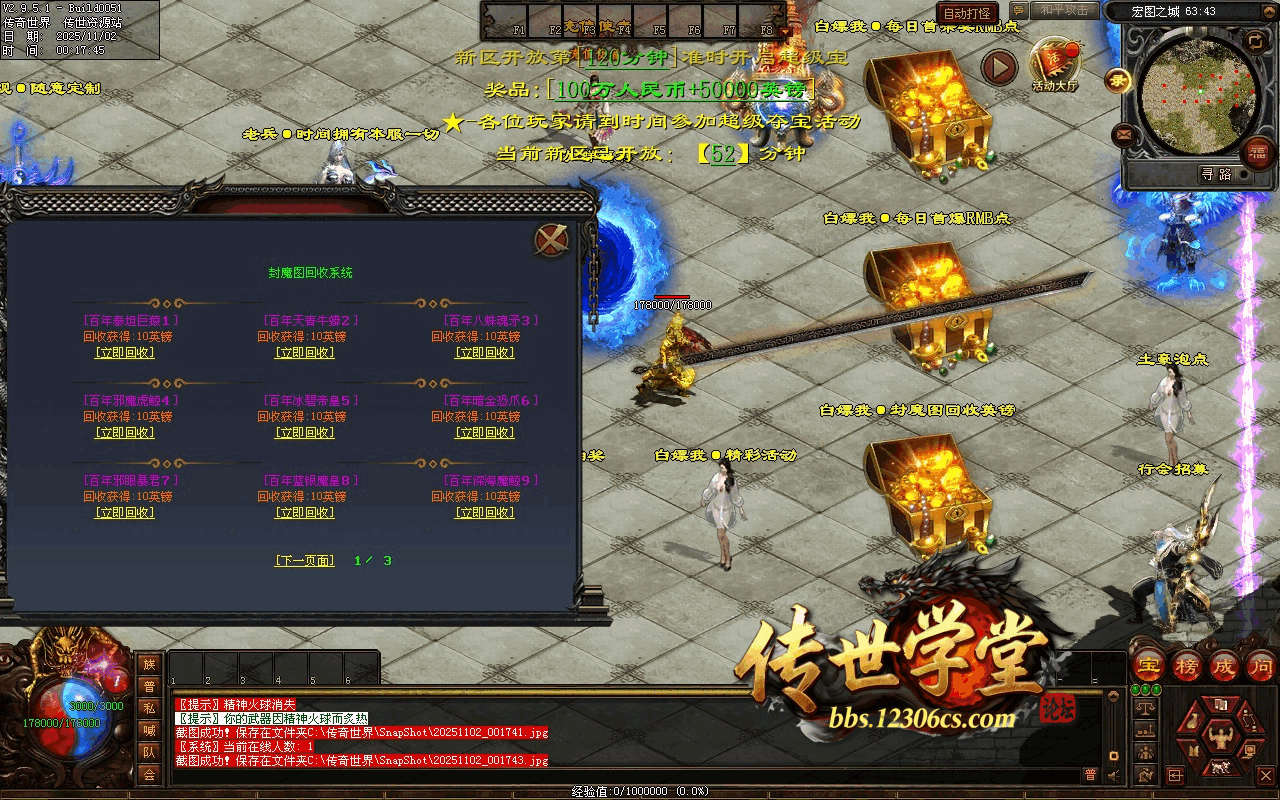
Task: Show rankings with the 榜 button
Action: coord(1187,665)
